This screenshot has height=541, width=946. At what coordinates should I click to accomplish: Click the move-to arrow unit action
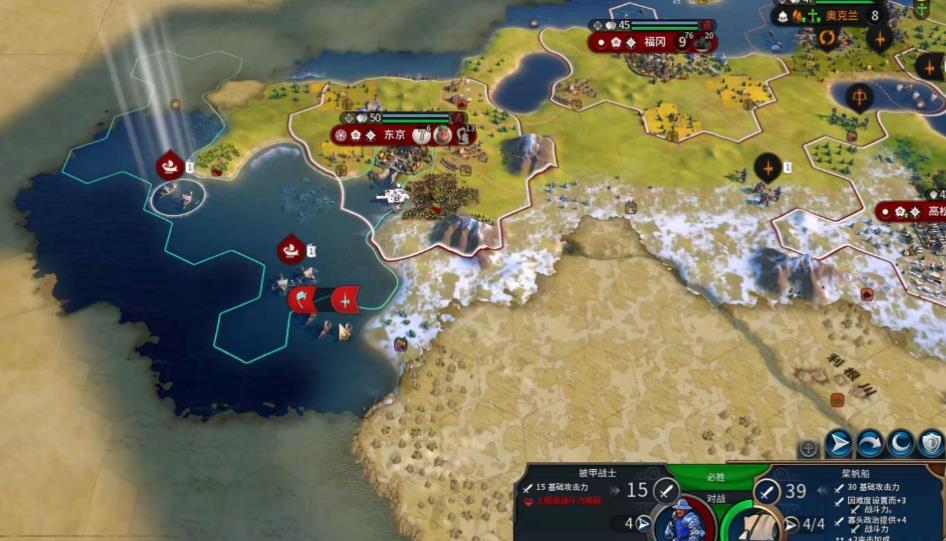(x=839, y=443)
